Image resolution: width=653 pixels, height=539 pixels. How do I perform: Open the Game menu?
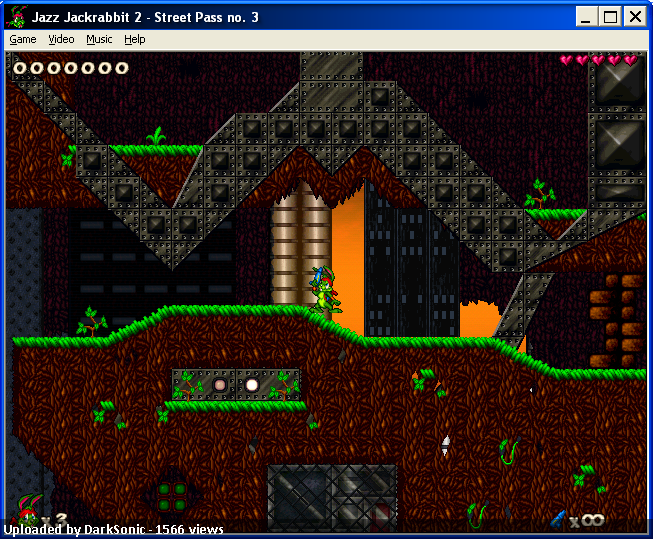coord(23,39)
